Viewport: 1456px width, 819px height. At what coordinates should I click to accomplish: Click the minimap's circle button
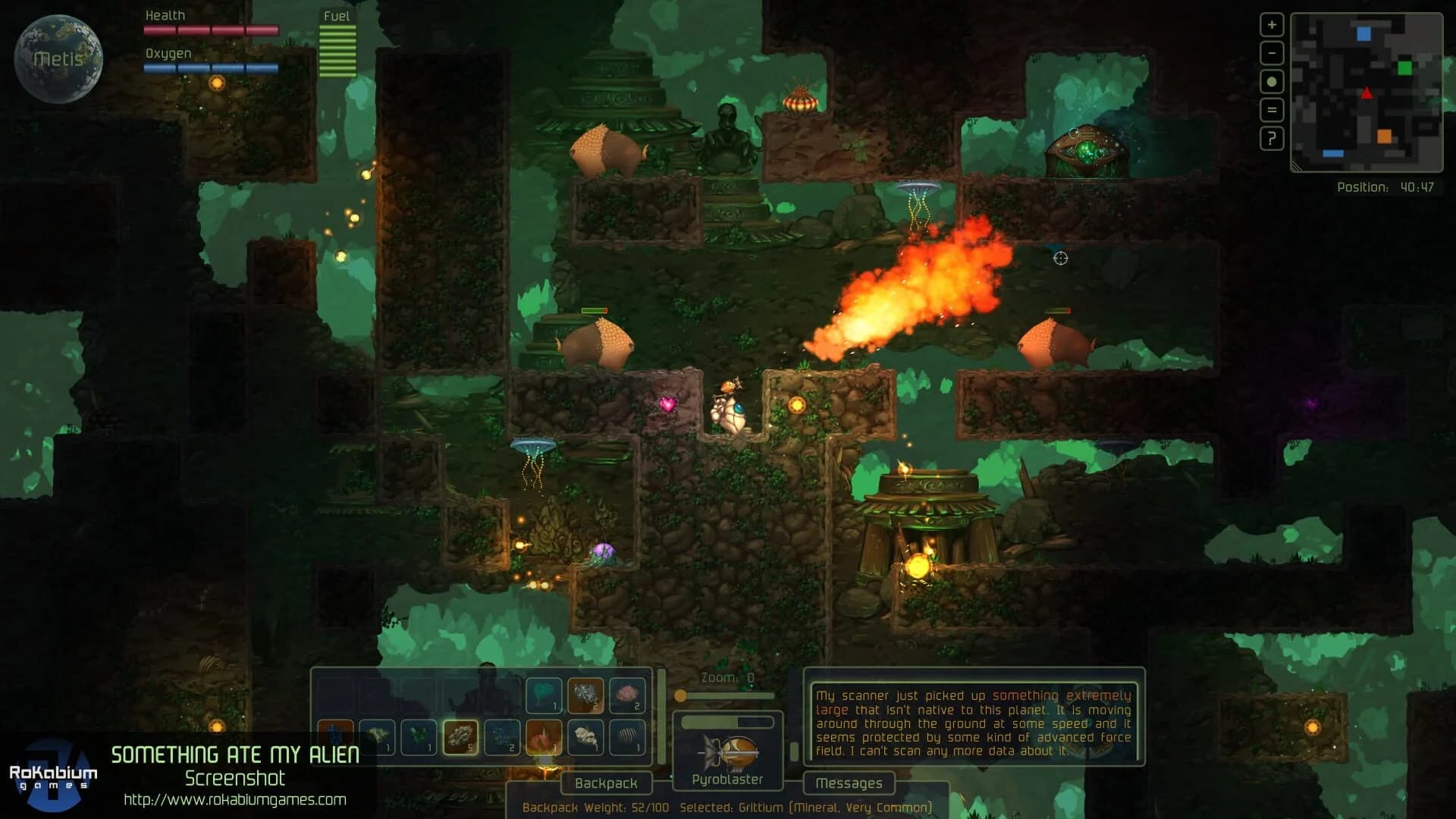tap(1272, 82)
